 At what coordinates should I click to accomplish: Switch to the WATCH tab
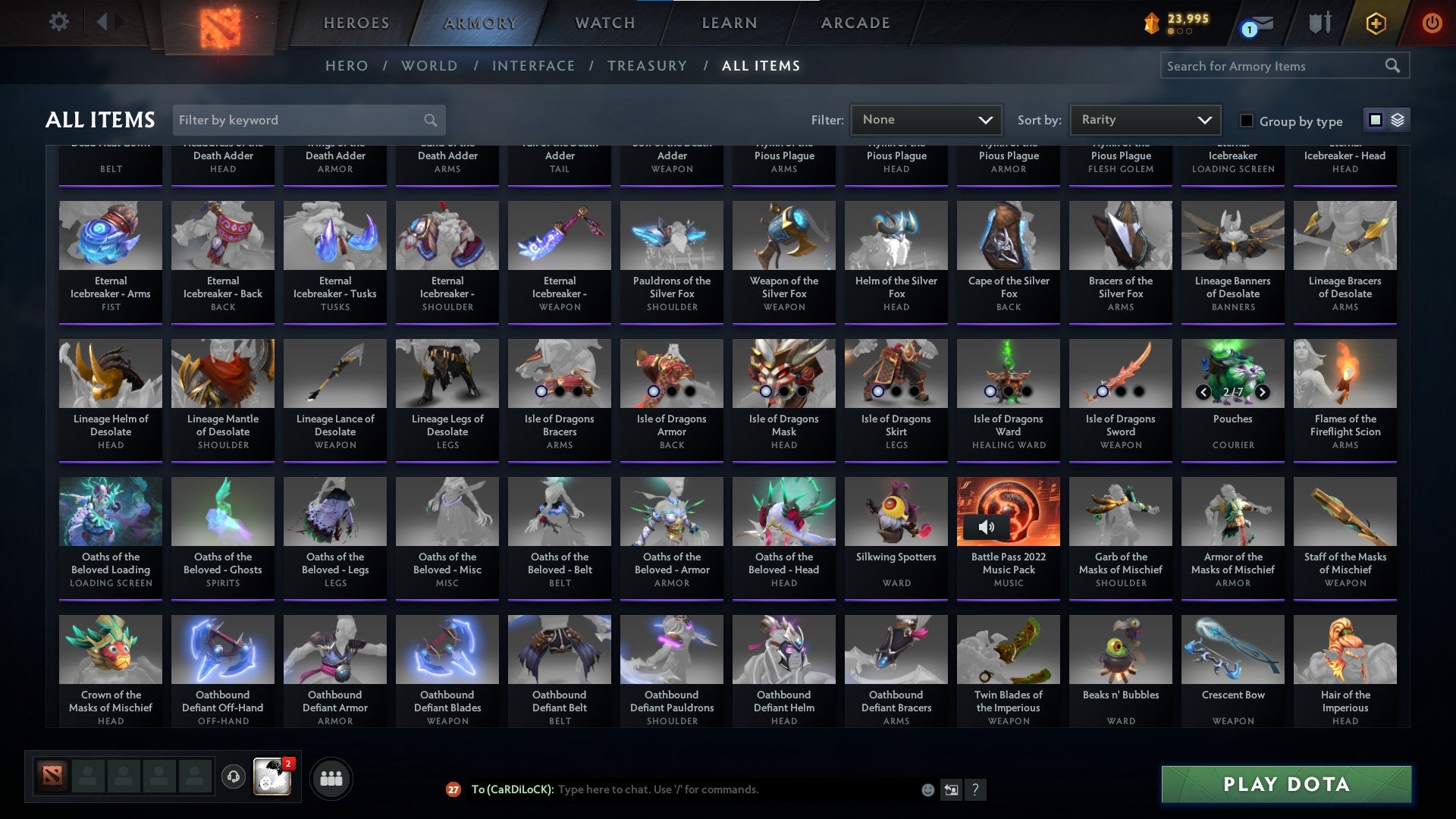pyautogui.click(x=604, y=23)
